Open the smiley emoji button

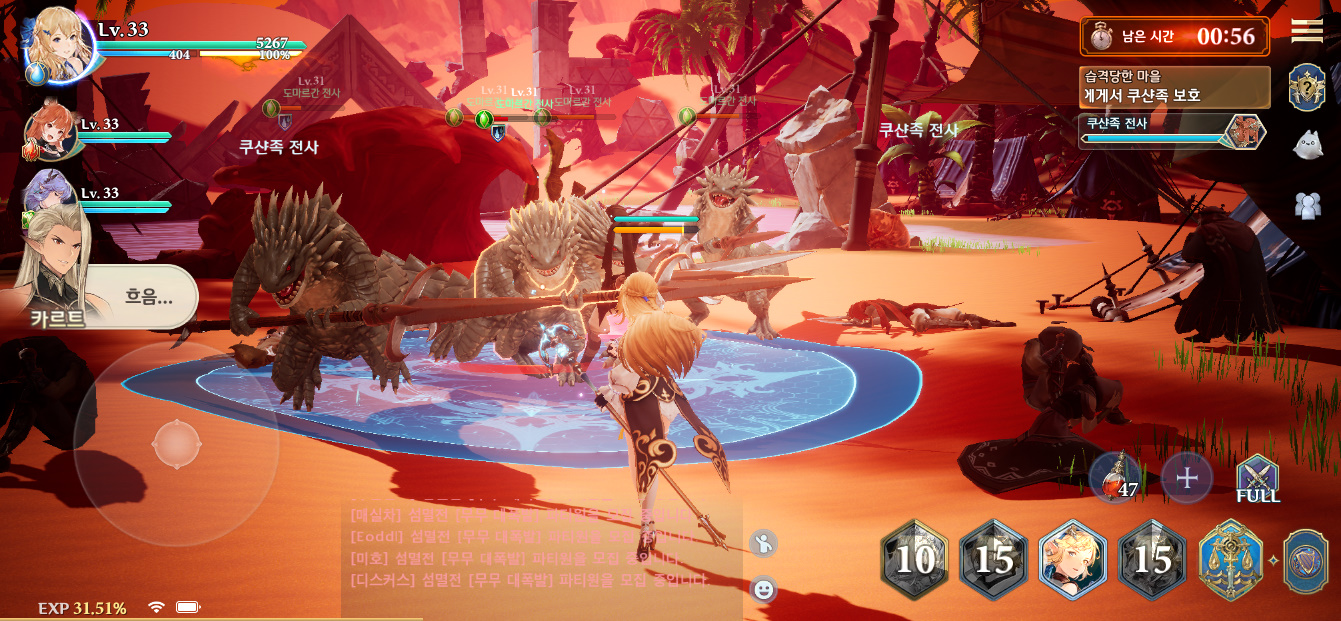click(764, 589)
